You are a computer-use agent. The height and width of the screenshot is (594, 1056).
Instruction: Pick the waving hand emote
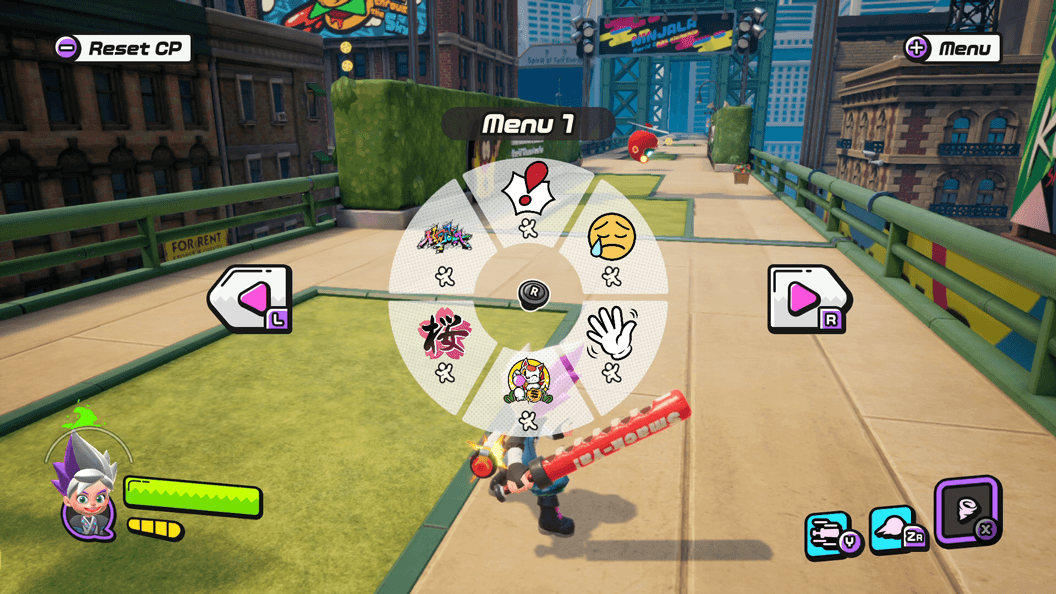610,334
